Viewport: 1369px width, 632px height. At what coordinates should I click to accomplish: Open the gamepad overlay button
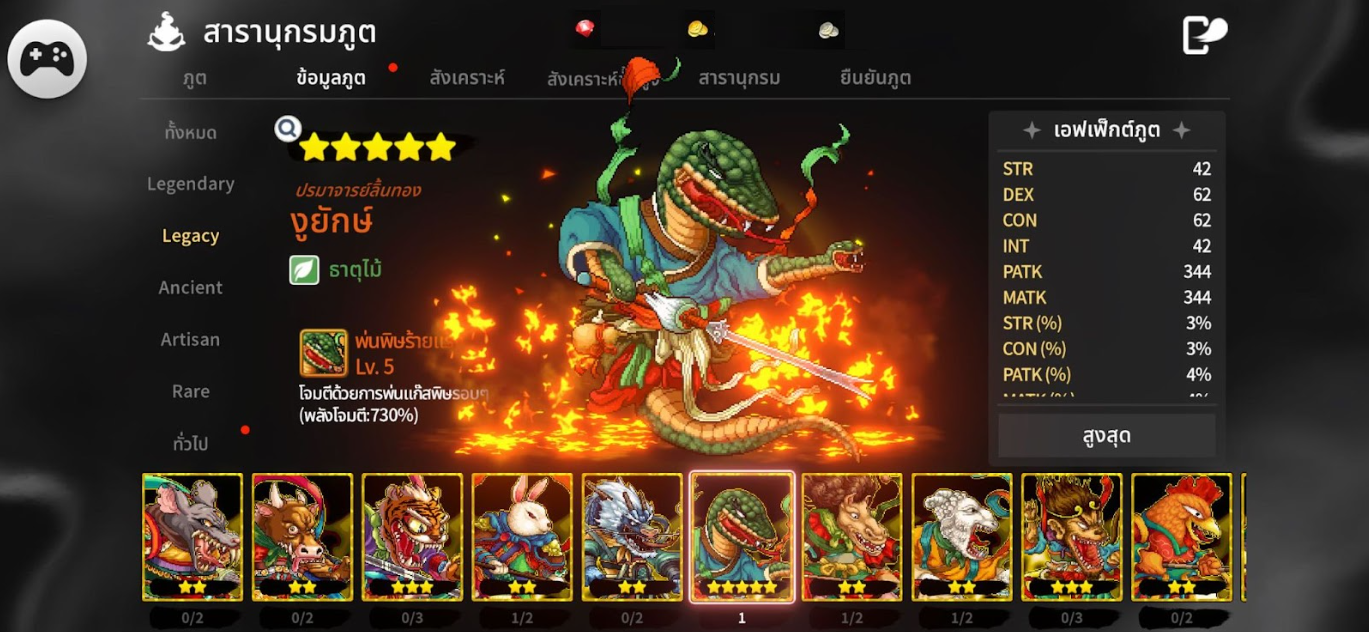[47, 59]
